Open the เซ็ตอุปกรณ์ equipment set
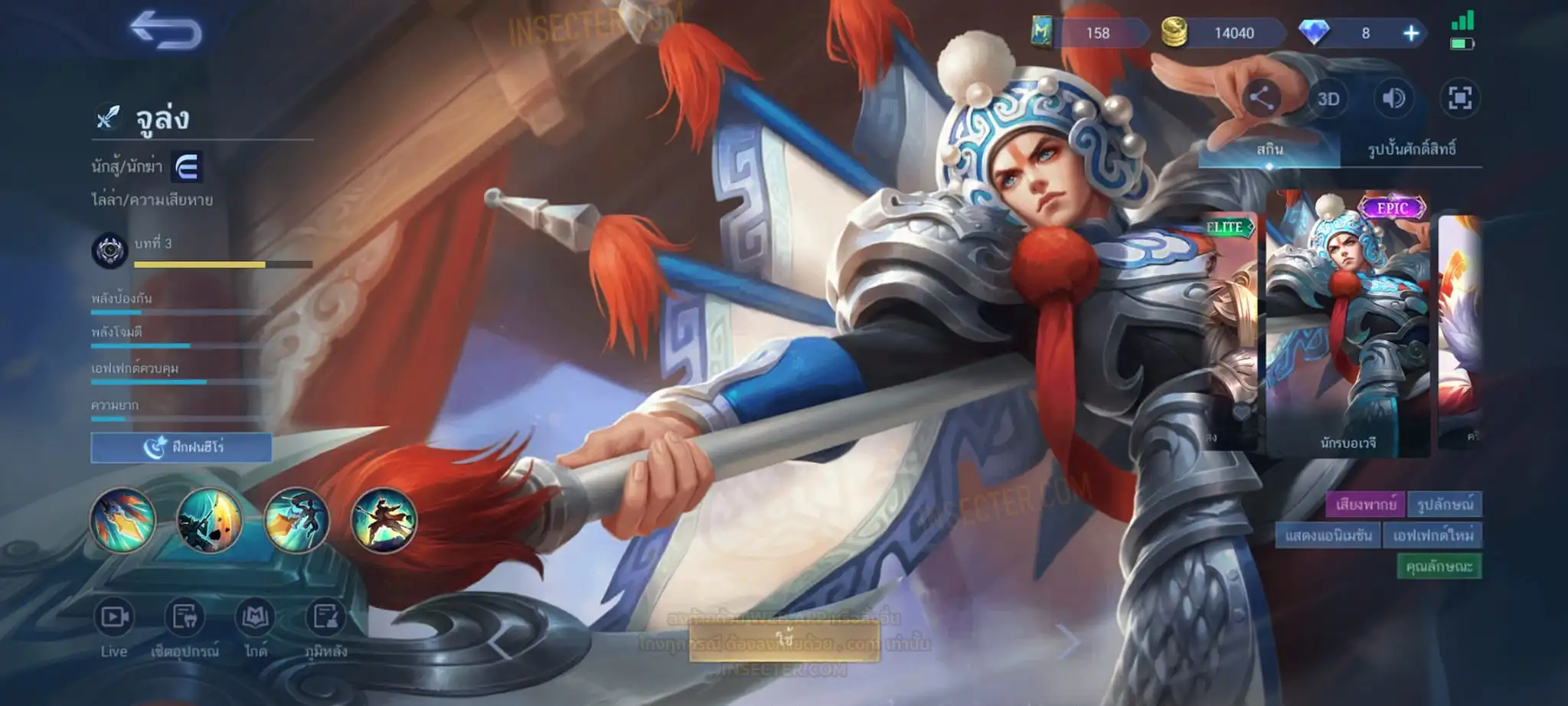1568x706 pixels. tap(185, 628)
